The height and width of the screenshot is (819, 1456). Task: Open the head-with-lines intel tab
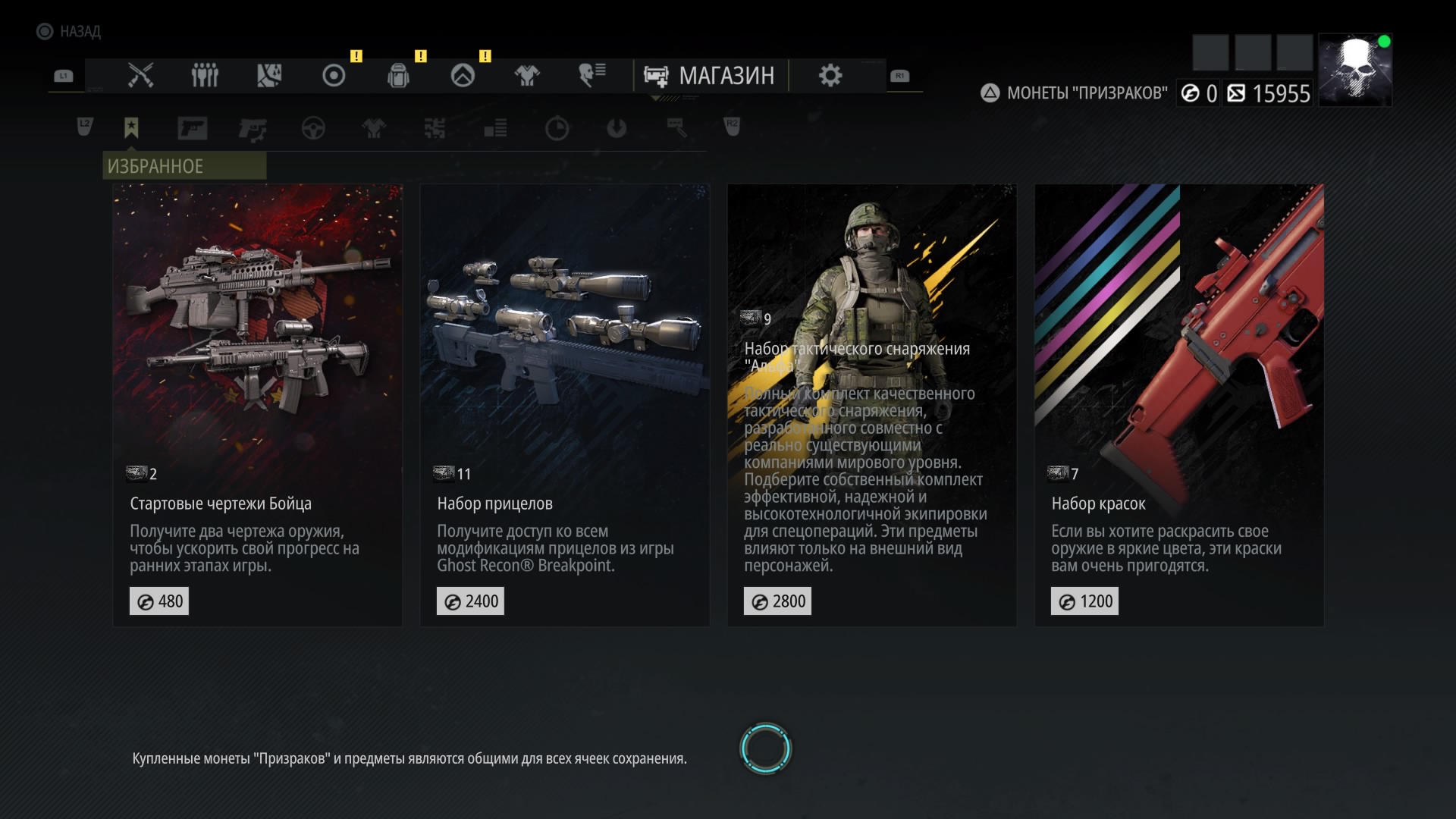click(x=591, y=76)
